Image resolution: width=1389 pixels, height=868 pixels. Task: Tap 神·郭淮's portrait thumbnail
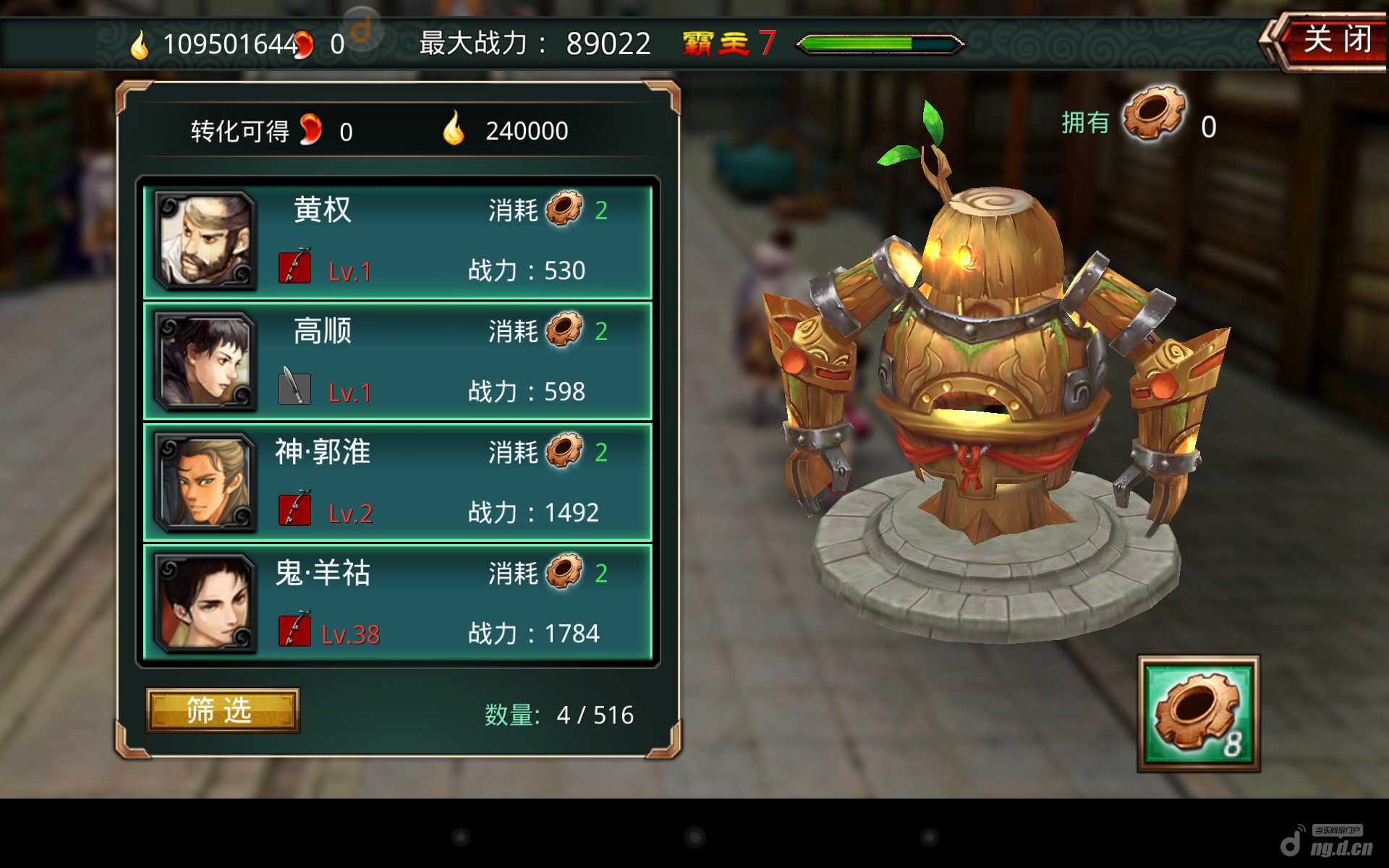[206, 482]
